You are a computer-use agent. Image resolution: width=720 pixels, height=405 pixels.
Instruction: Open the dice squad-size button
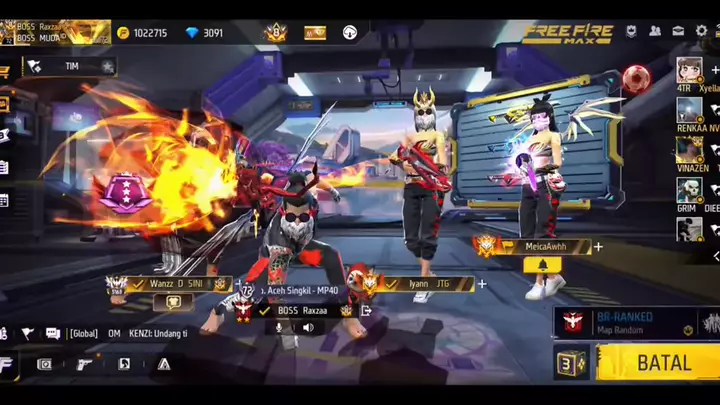[571, 363]
